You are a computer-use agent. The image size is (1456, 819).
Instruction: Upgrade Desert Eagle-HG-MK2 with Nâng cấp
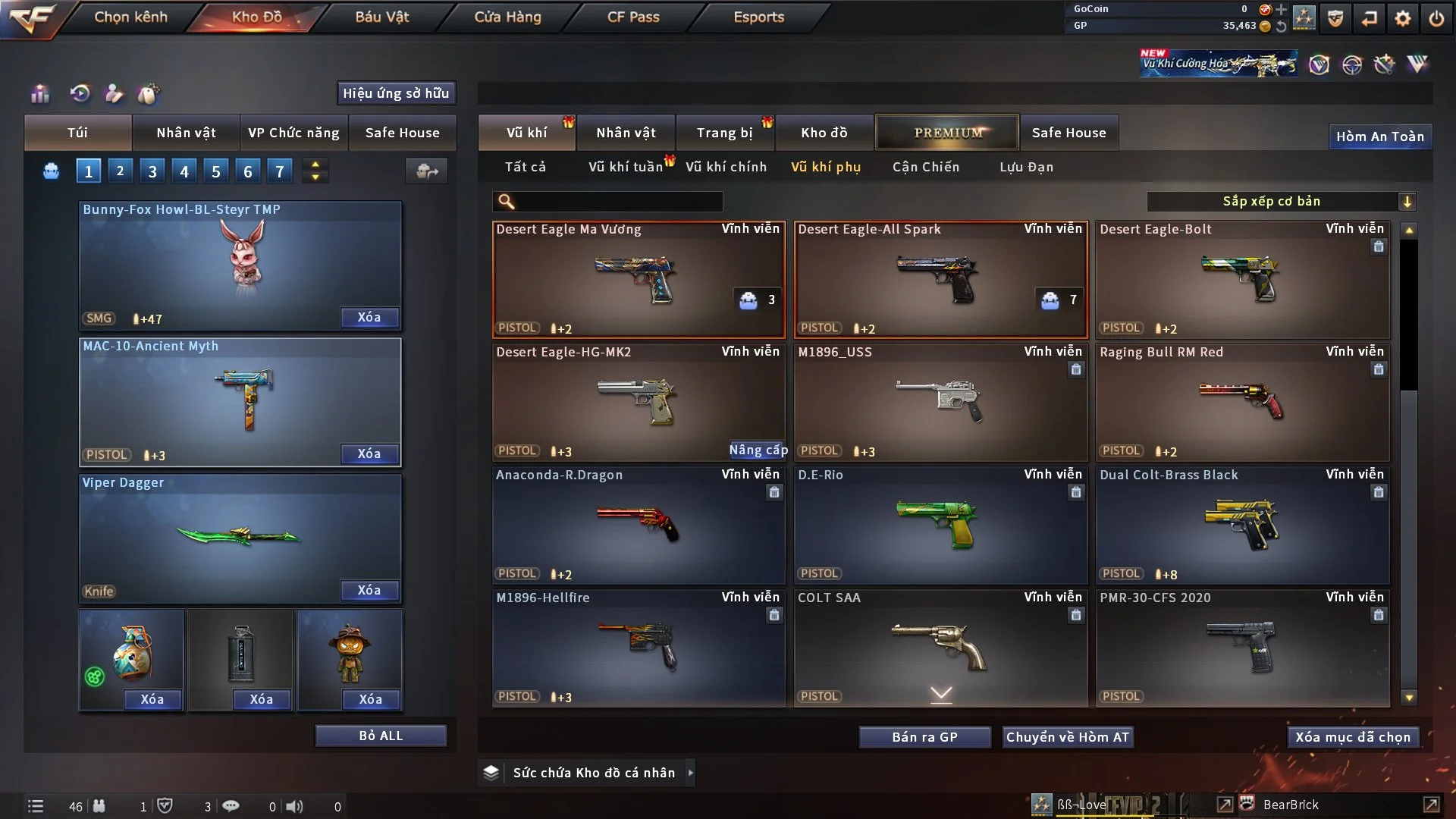758,450
